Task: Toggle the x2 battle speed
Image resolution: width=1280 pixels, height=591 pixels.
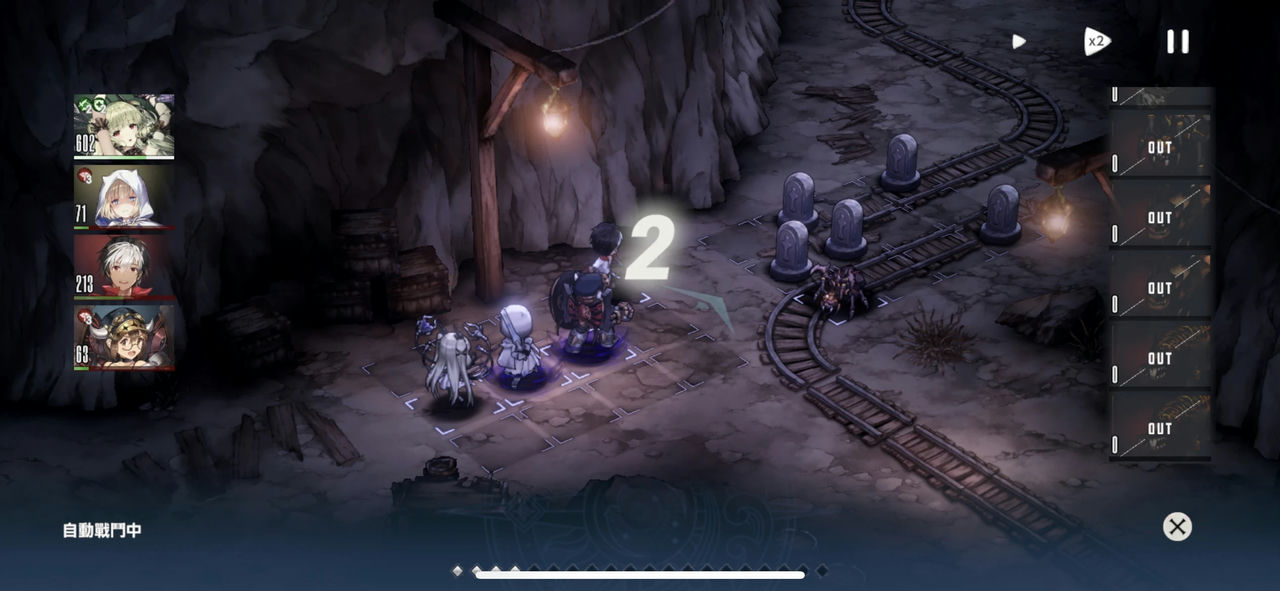Action: [x=1097, y=41]
